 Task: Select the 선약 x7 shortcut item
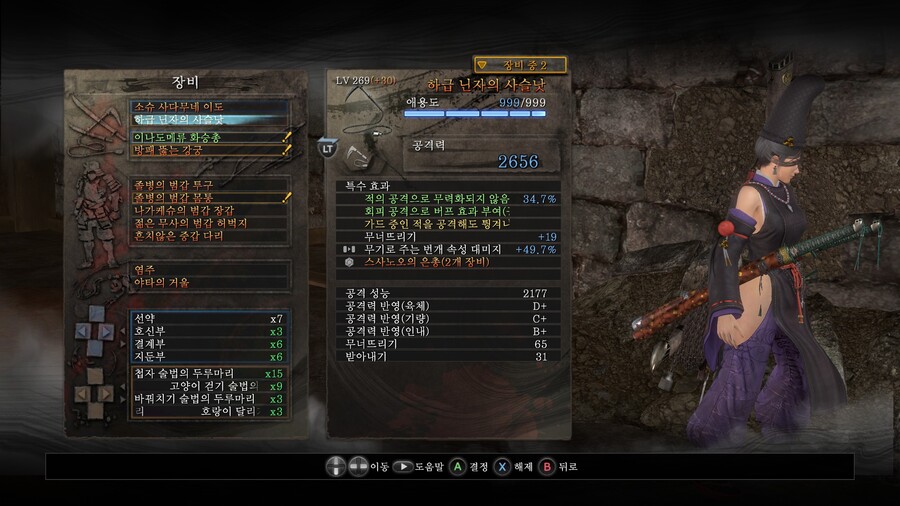coord(210,318)
